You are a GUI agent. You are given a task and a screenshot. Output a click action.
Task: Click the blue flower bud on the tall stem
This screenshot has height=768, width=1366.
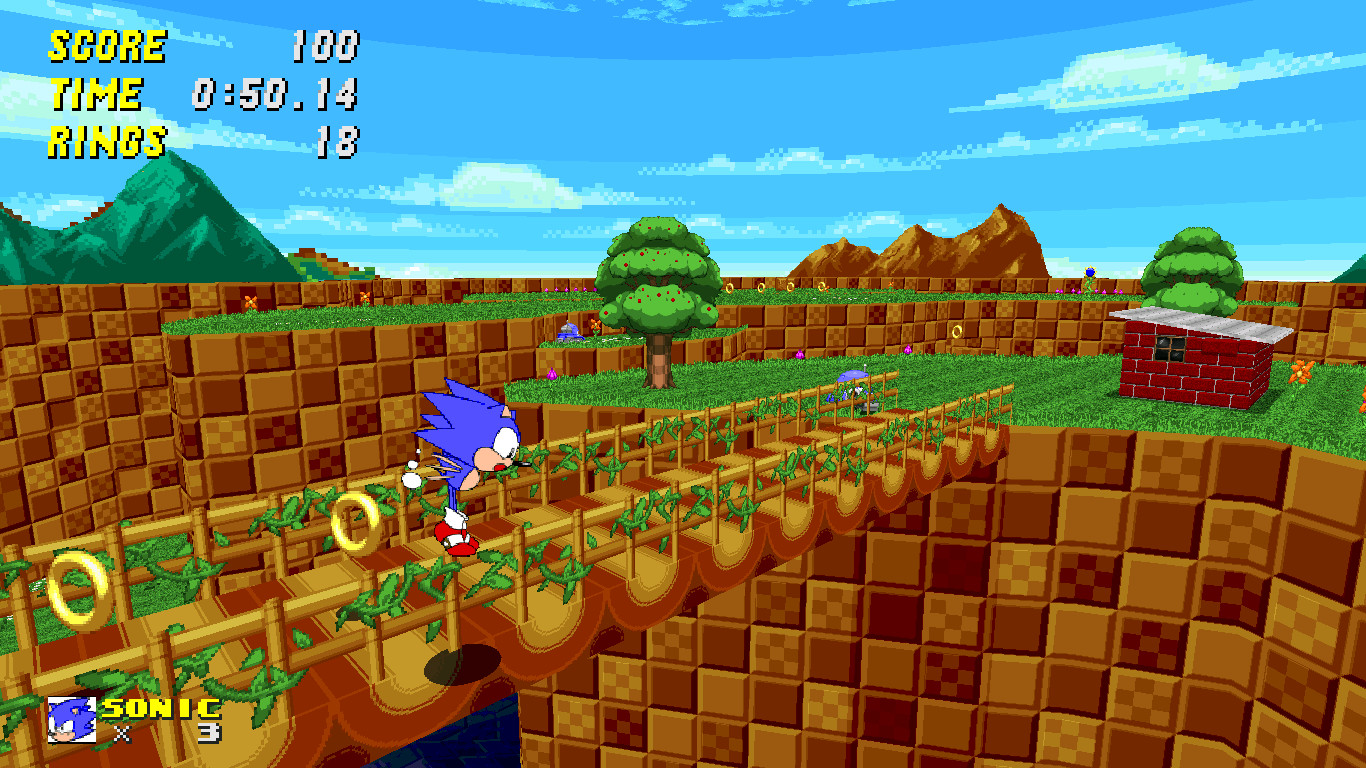coord(1089,270)
